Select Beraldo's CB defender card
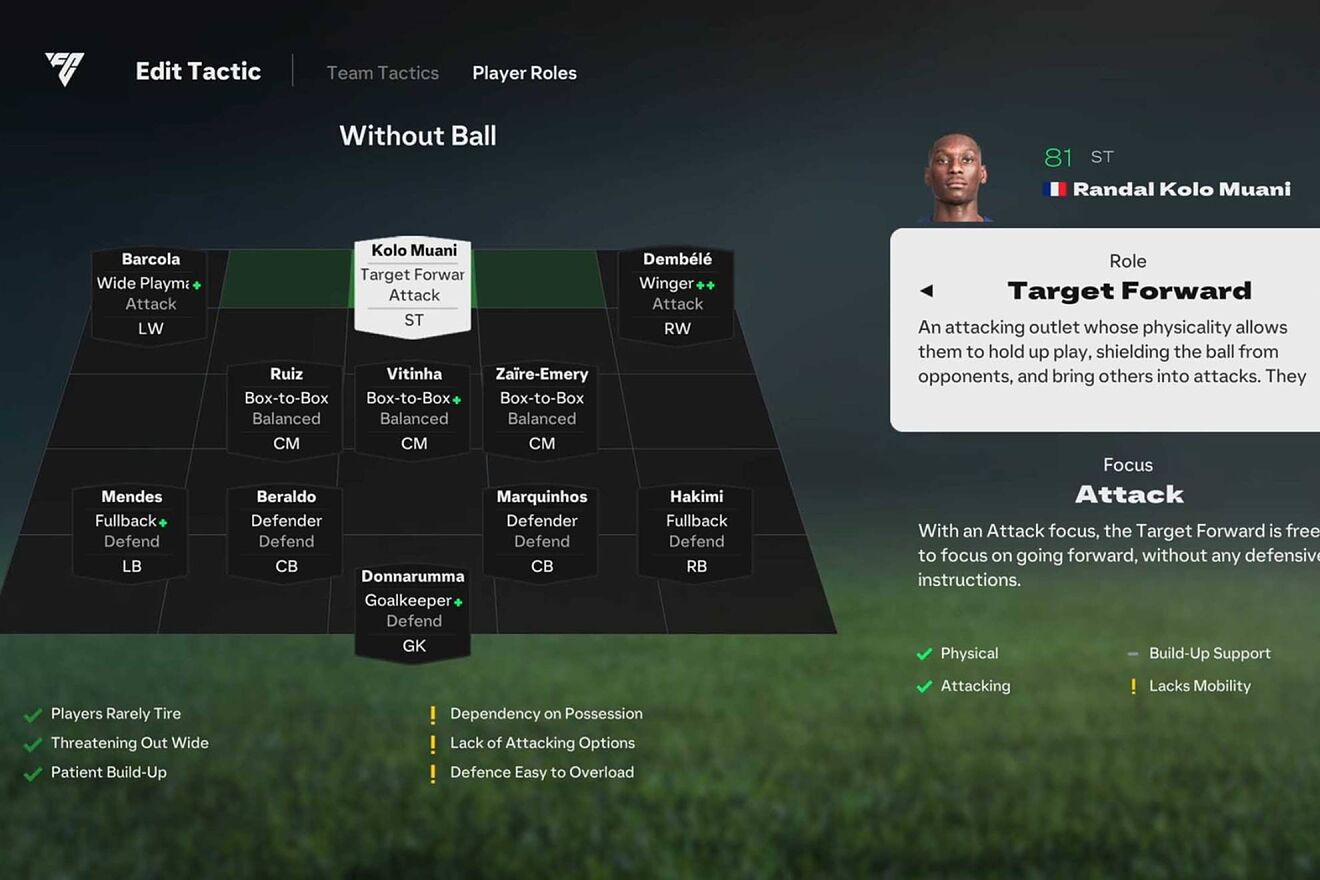The height and width of the screenshot is (880, 1320). pyautogui.click(x=286, y=531)
